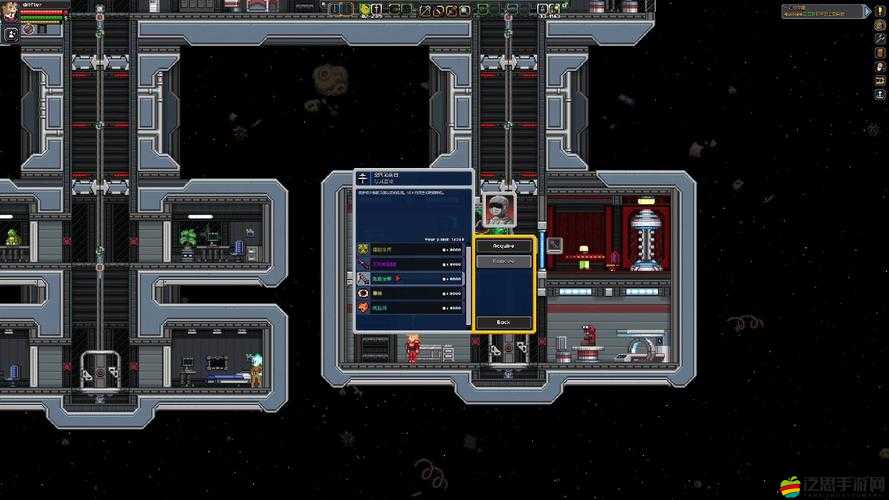
Task: Open the player portrait in top-left
Action: [x=11, y=14]
